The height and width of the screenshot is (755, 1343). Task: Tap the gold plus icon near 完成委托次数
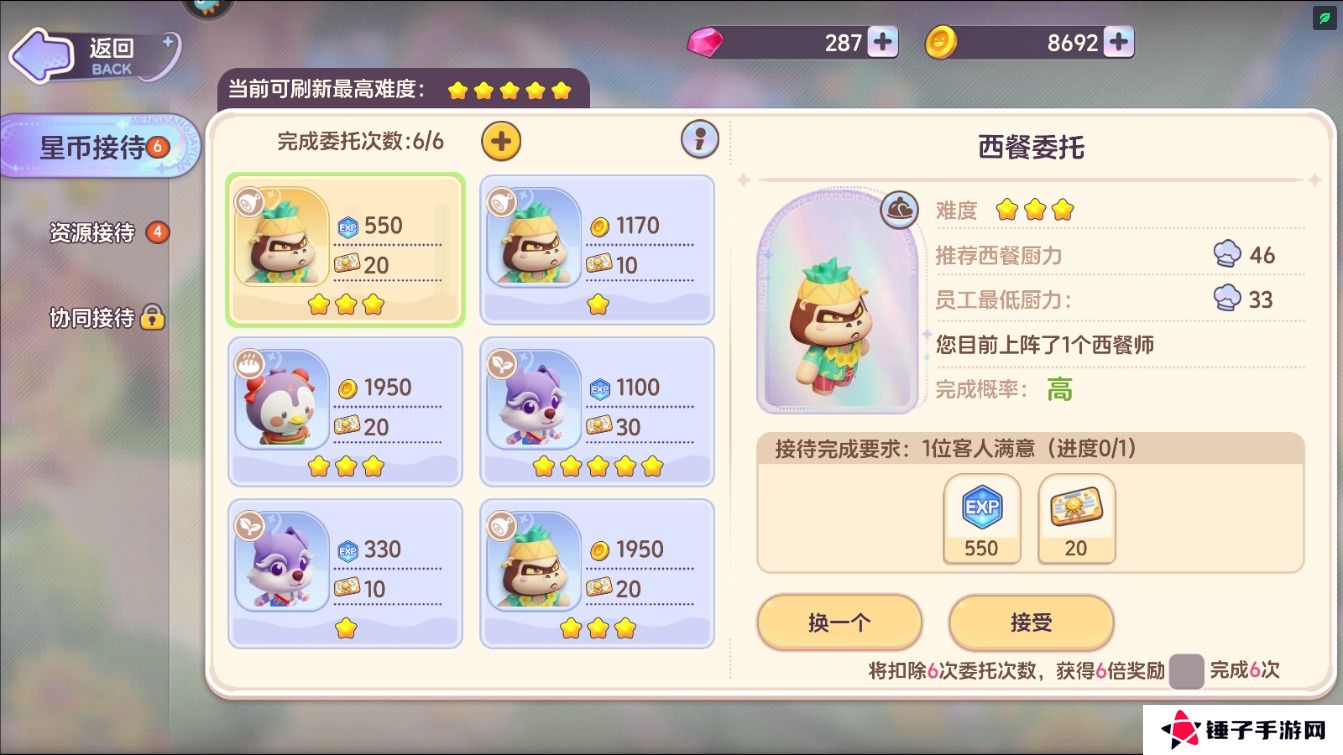(500, 141)
